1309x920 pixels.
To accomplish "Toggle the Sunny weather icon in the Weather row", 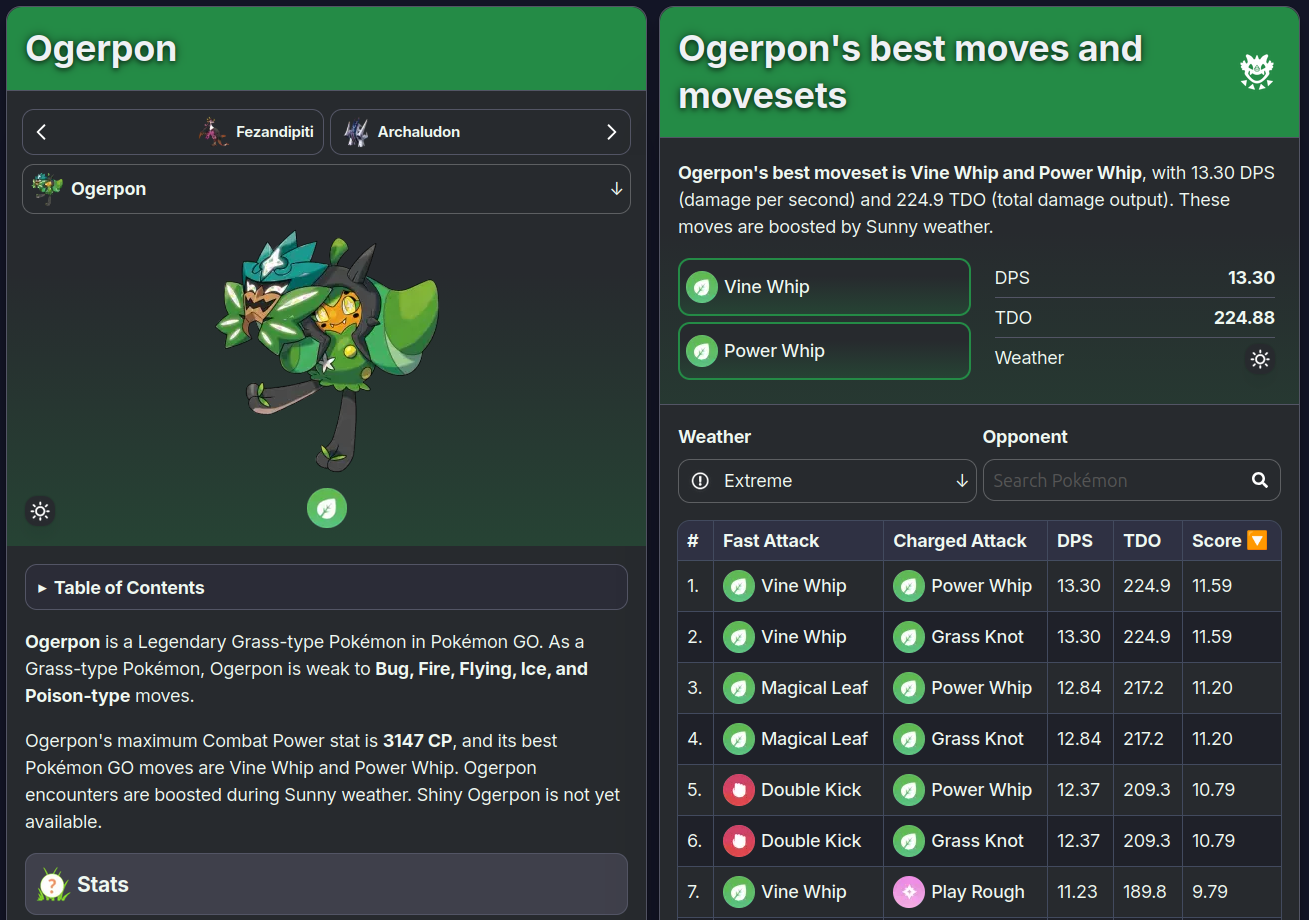I will [x=1260, y=359].
